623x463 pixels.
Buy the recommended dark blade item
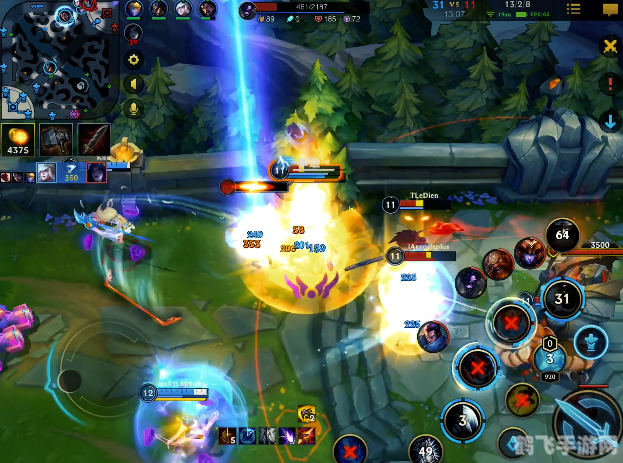tap(94, 139)
